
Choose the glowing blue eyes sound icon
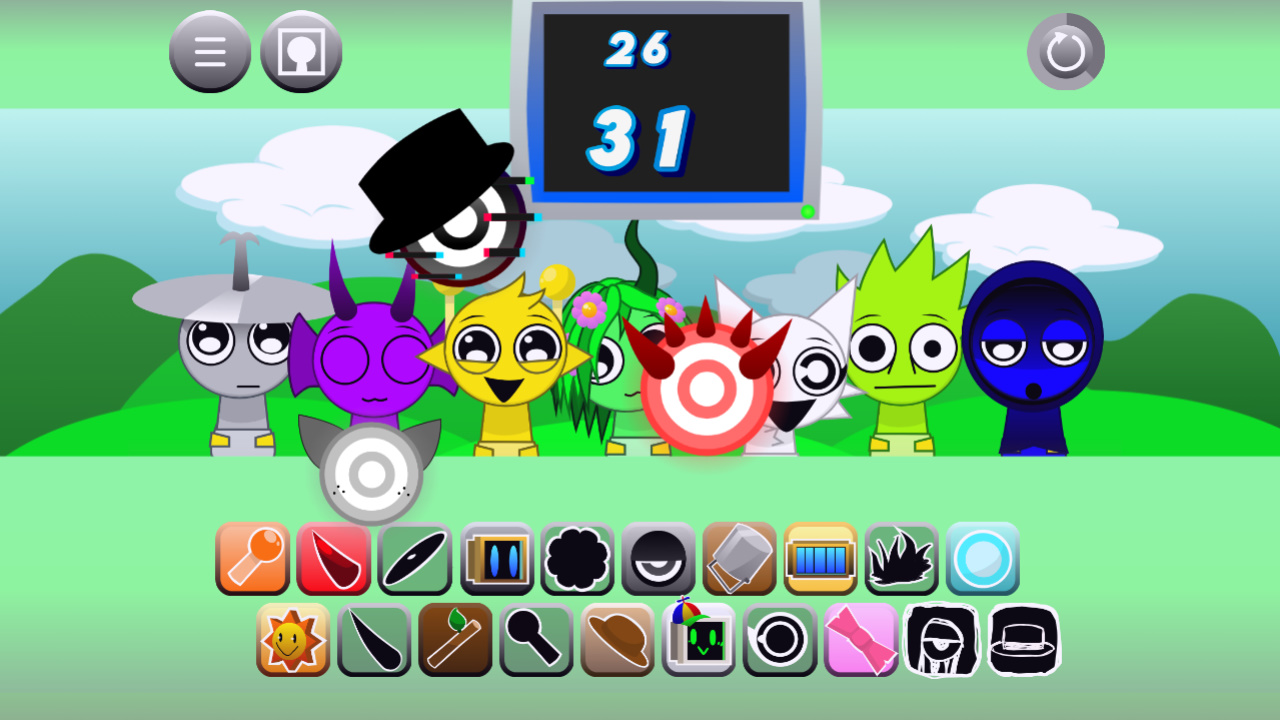click(x=497, y=558)
